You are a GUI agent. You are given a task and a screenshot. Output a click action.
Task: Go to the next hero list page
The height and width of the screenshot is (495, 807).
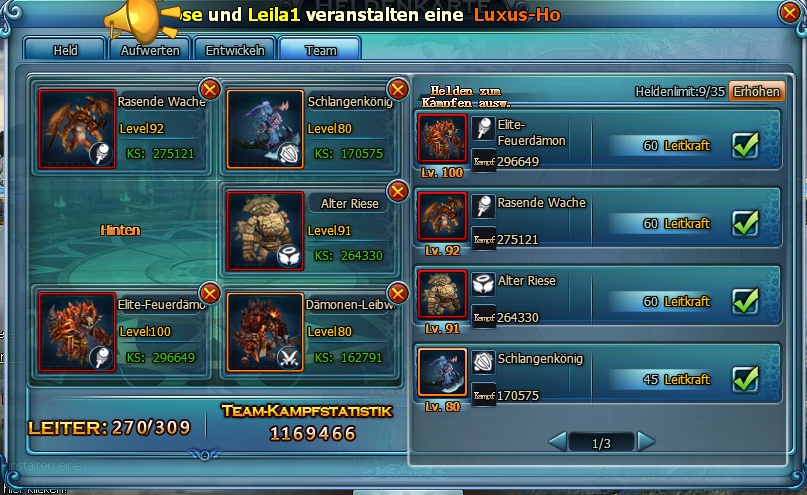tap(646, 441)
